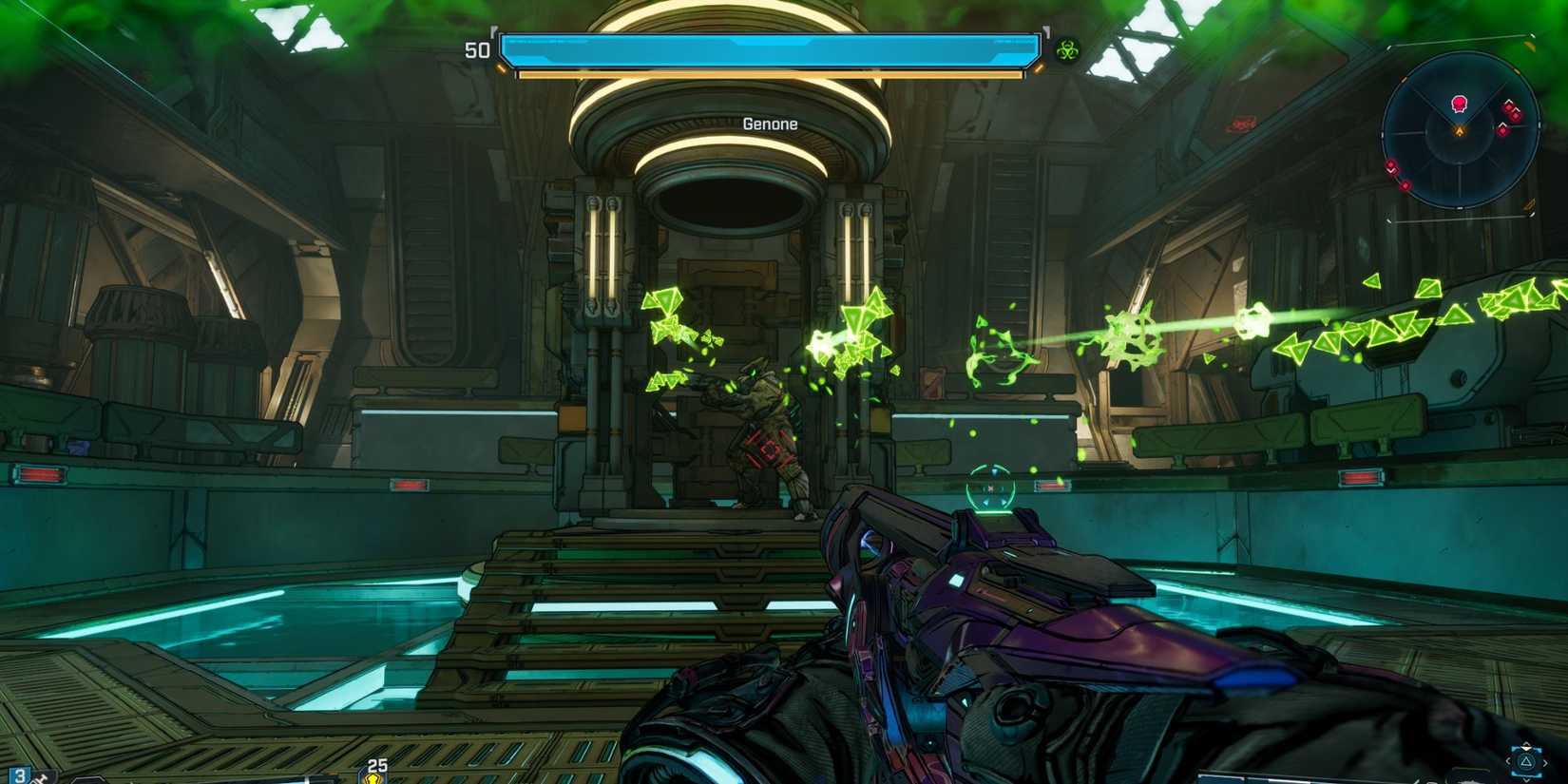Click the yellow currency icon under the 25 counter
Screen dimensions: 1568x784
click(374, 777)
